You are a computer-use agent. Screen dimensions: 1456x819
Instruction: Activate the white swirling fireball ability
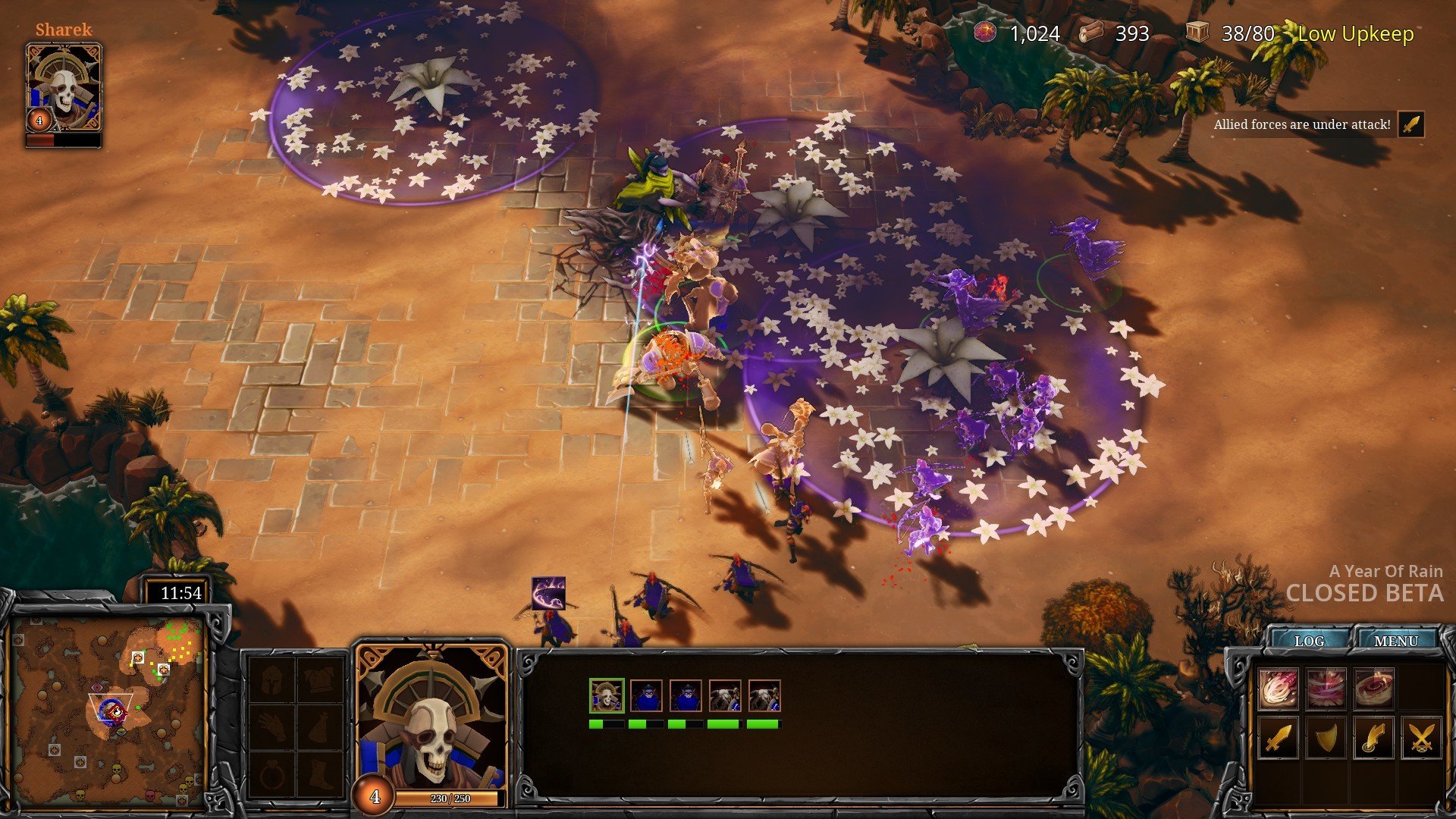click(x=1278, y=689)
